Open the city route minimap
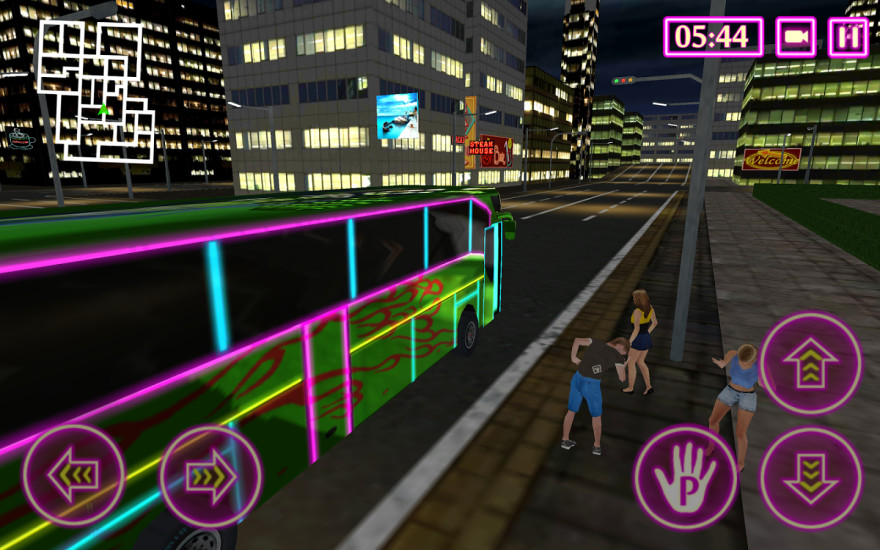Image resolution: width=880 pixels, height=550 pixels. [96, 92]
